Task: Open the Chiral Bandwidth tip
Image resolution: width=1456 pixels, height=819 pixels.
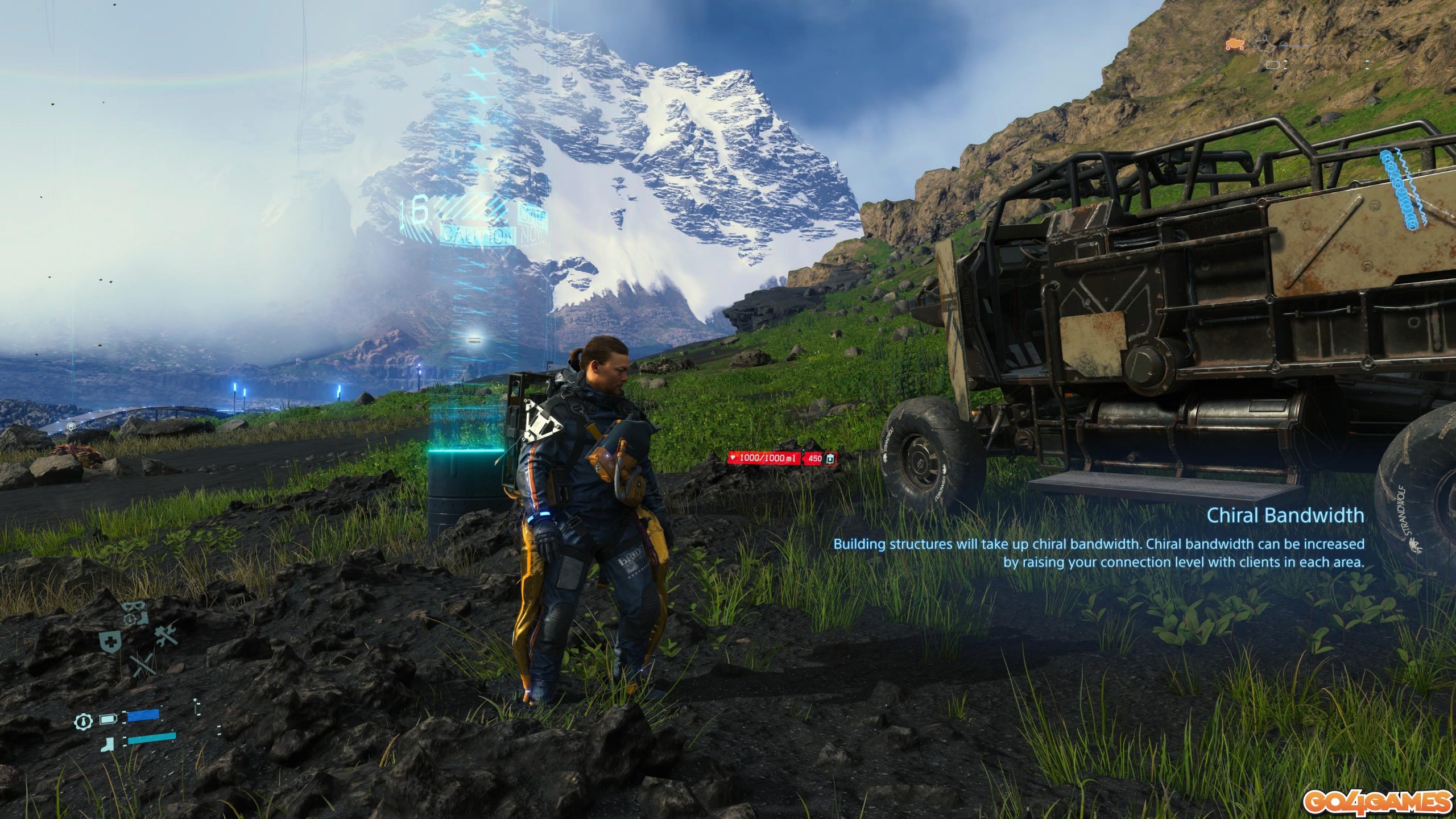Action: pos(1284,516)
